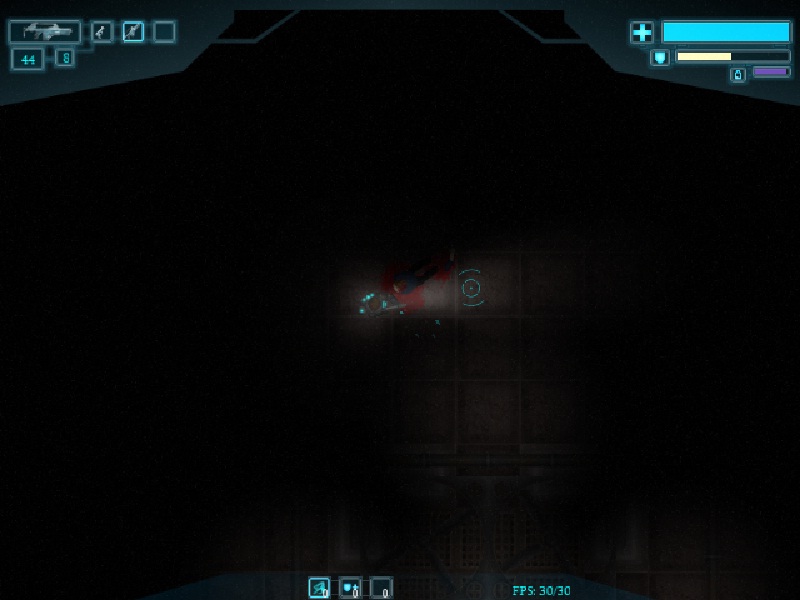Select the highlighted climbing figure icon
The height and width of the screenshot is (600, 800).
pyautogui.click(x=133, y=32)
